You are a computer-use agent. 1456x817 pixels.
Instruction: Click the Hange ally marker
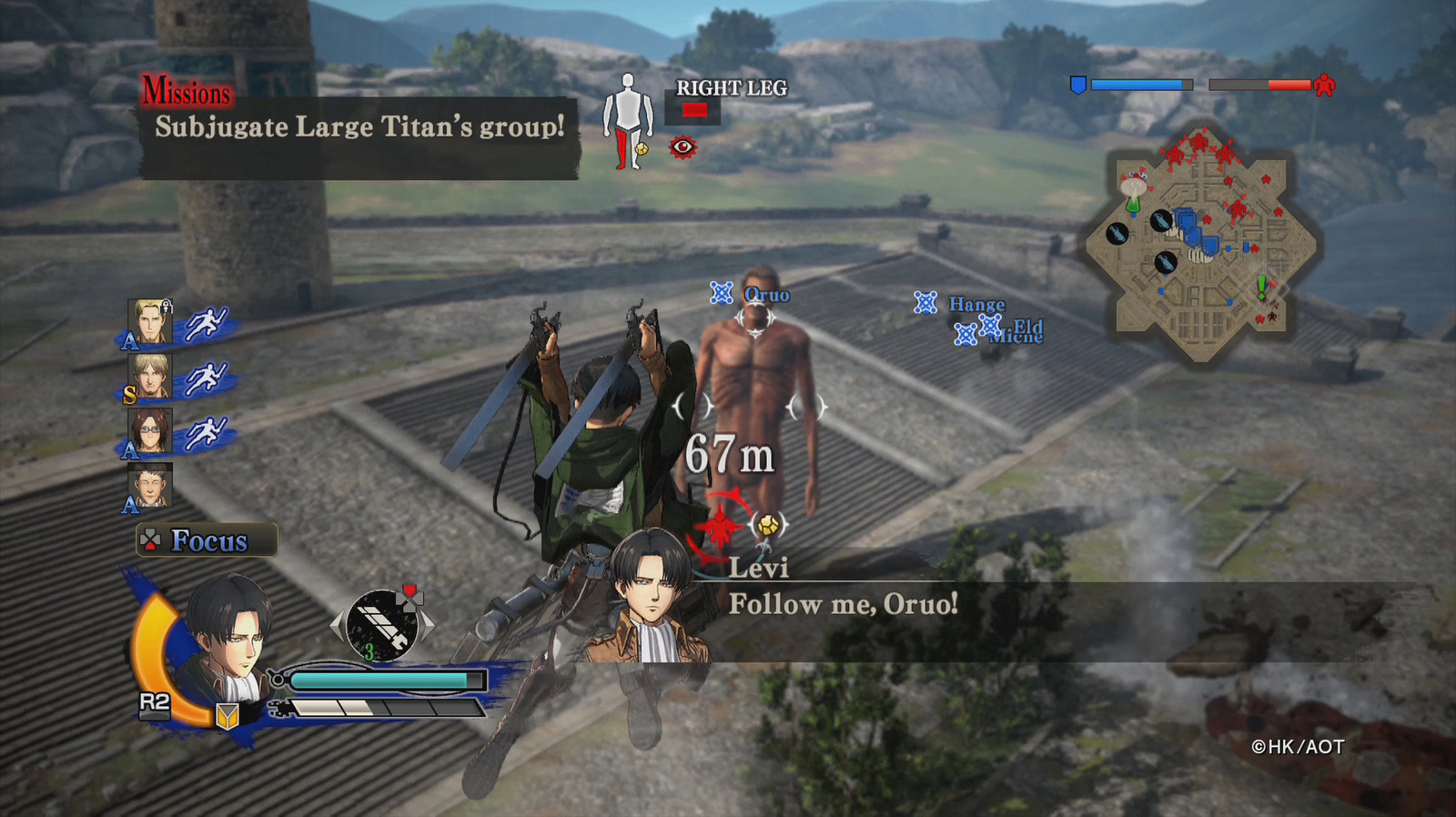(x=925, y=303)
